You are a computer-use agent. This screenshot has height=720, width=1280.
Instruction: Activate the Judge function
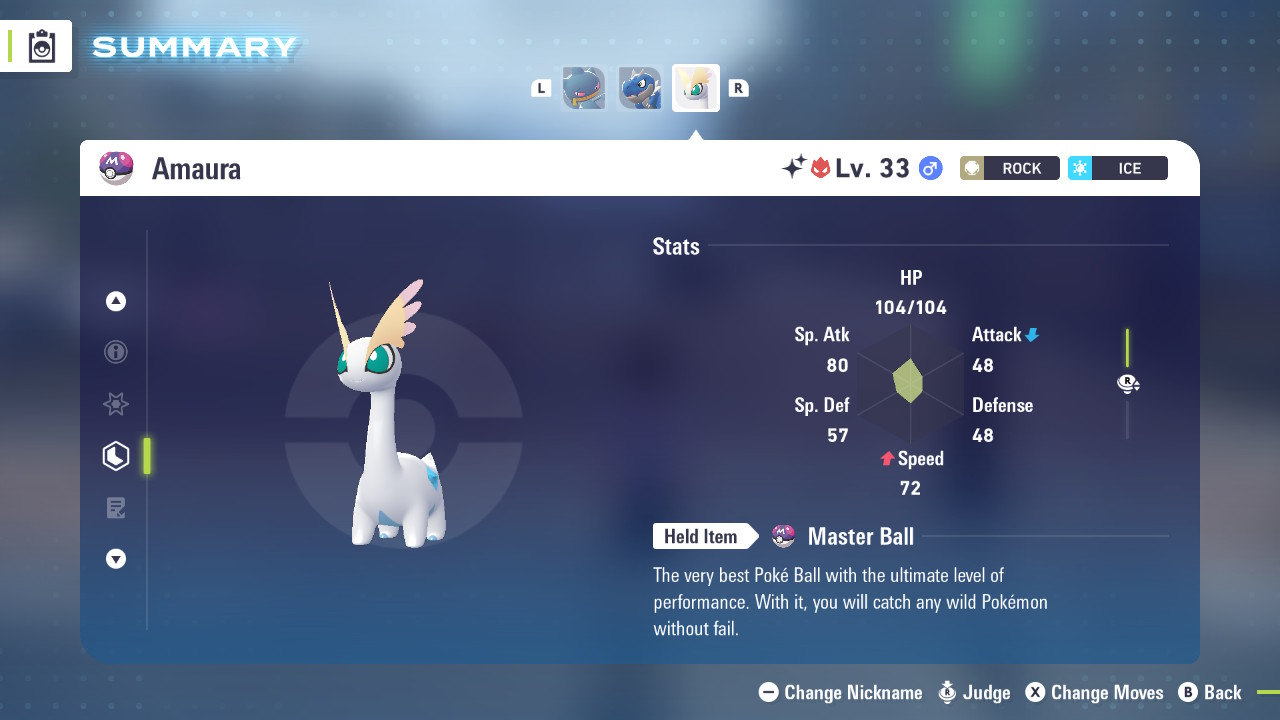974,692
